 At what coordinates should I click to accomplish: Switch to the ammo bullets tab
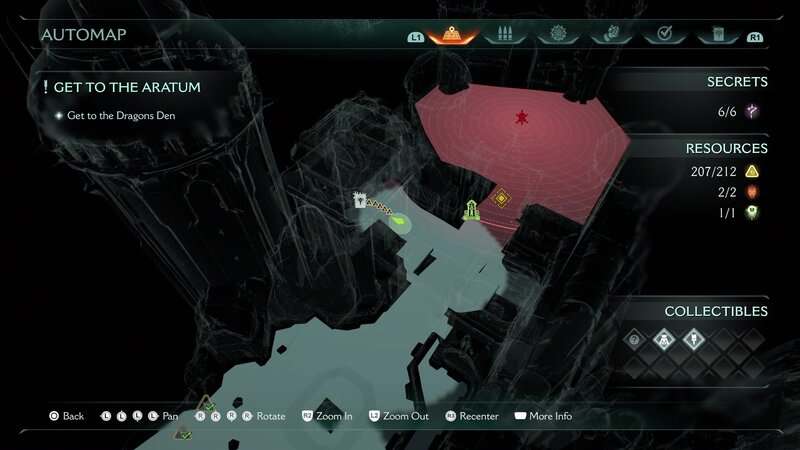point(505,35)
